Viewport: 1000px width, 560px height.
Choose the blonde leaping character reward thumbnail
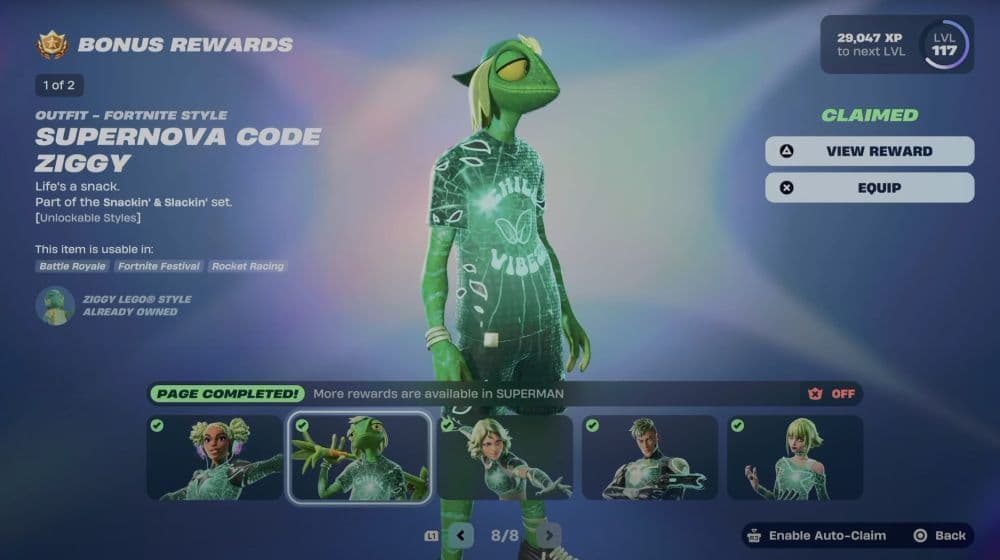505,458
